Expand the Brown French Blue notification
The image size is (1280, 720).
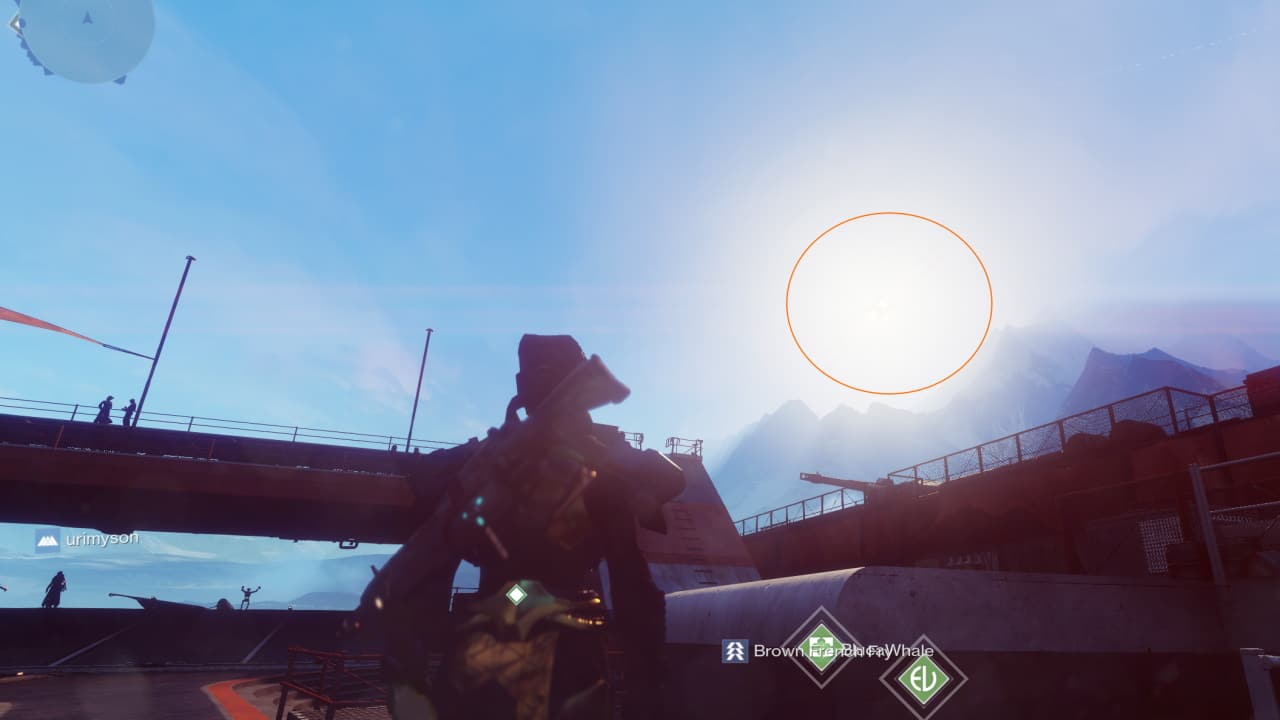[x=800, y=651]
